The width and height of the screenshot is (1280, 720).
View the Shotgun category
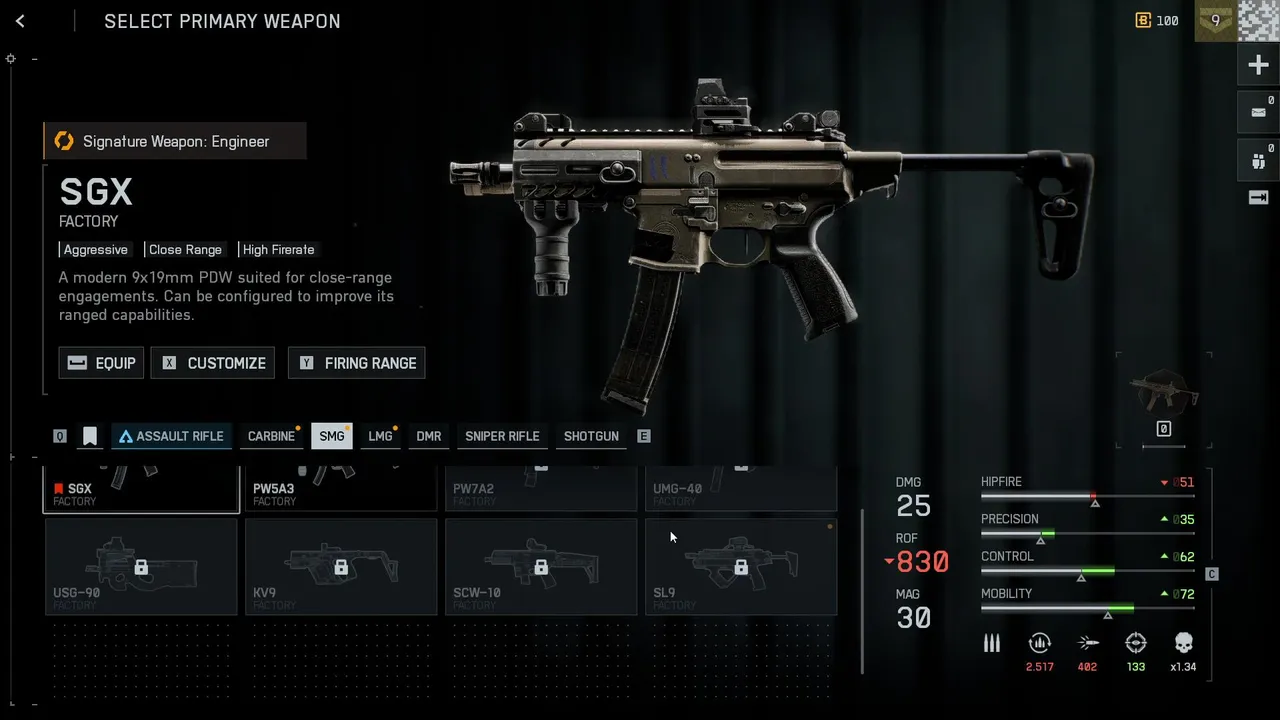point(591,436)
